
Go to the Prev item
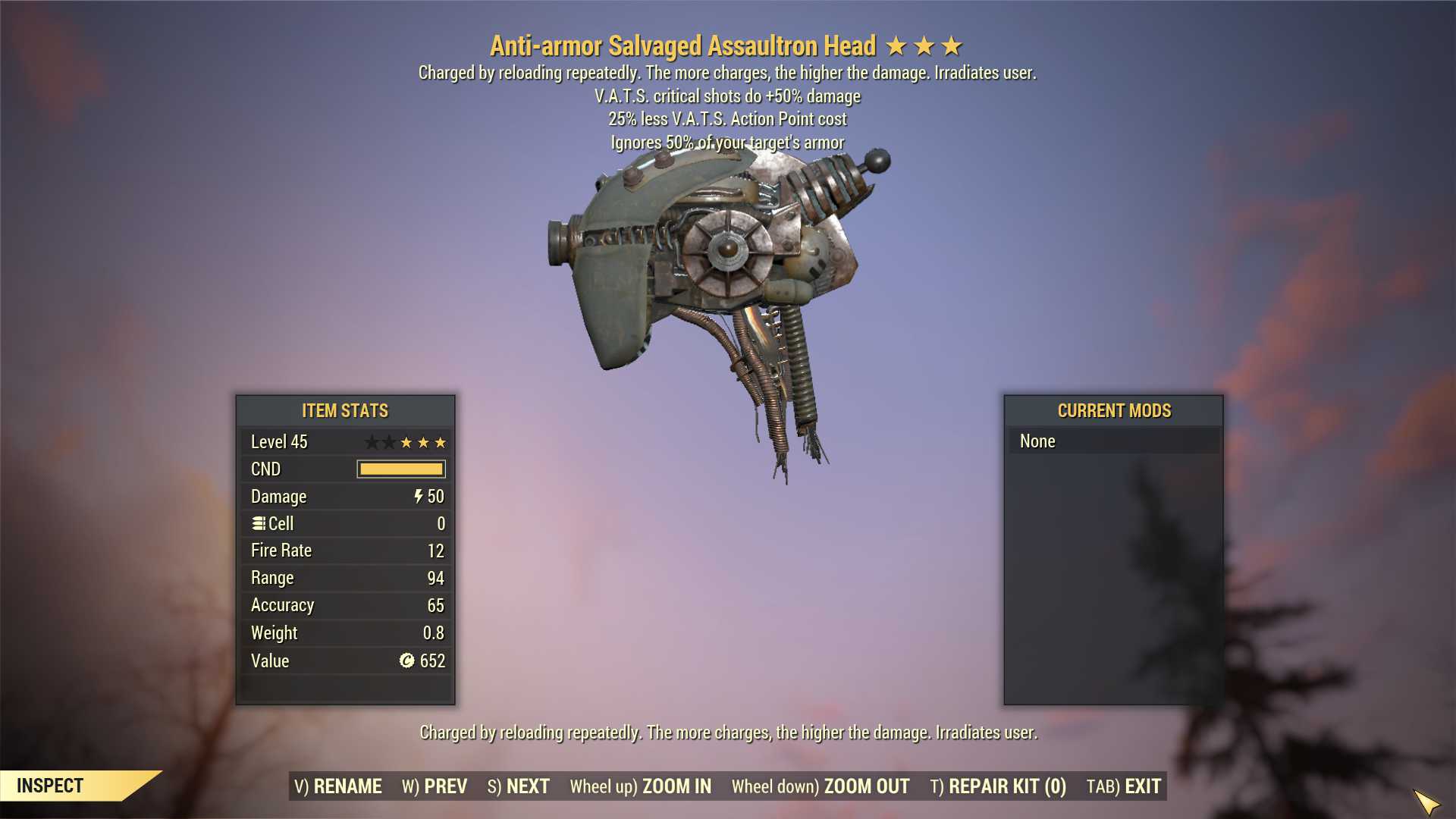pyautogui.click(x=435, y=786)
